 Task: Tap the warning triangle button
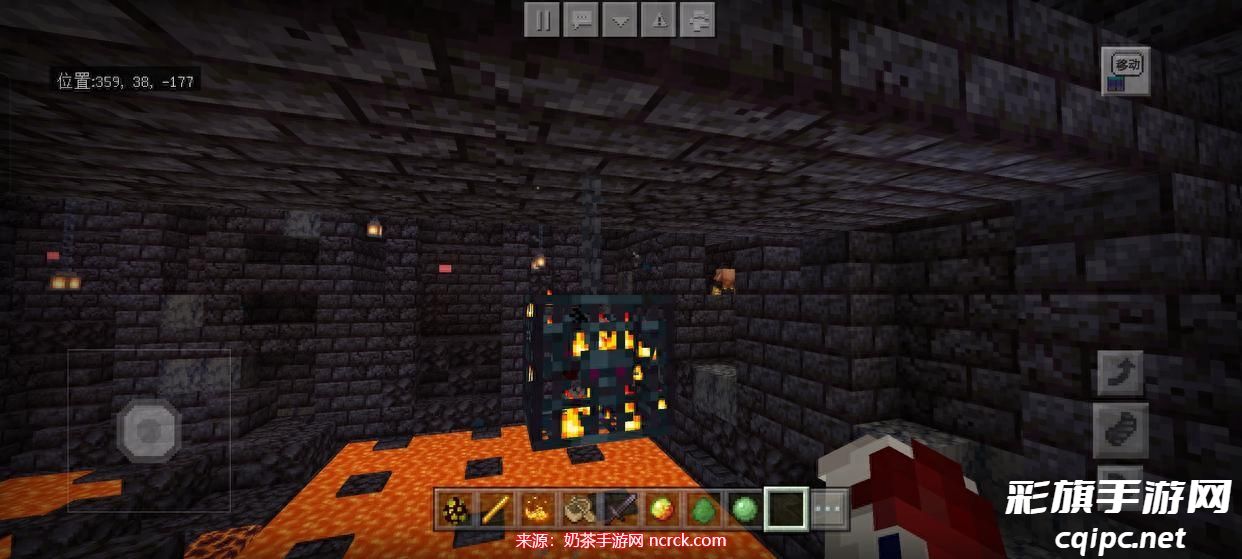659,19
